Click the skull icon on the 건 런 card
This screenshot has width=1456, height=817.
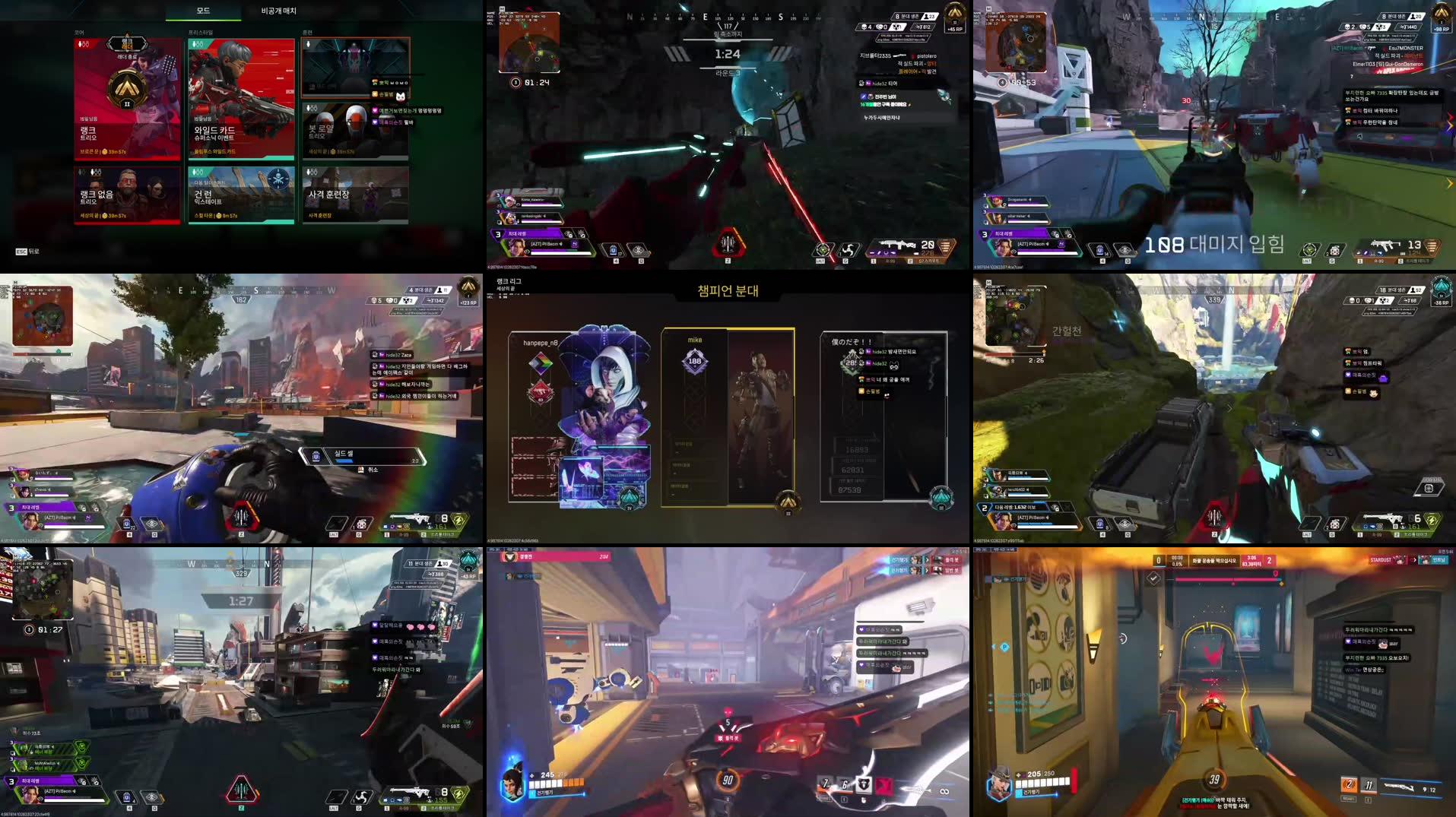pos(279,178)
